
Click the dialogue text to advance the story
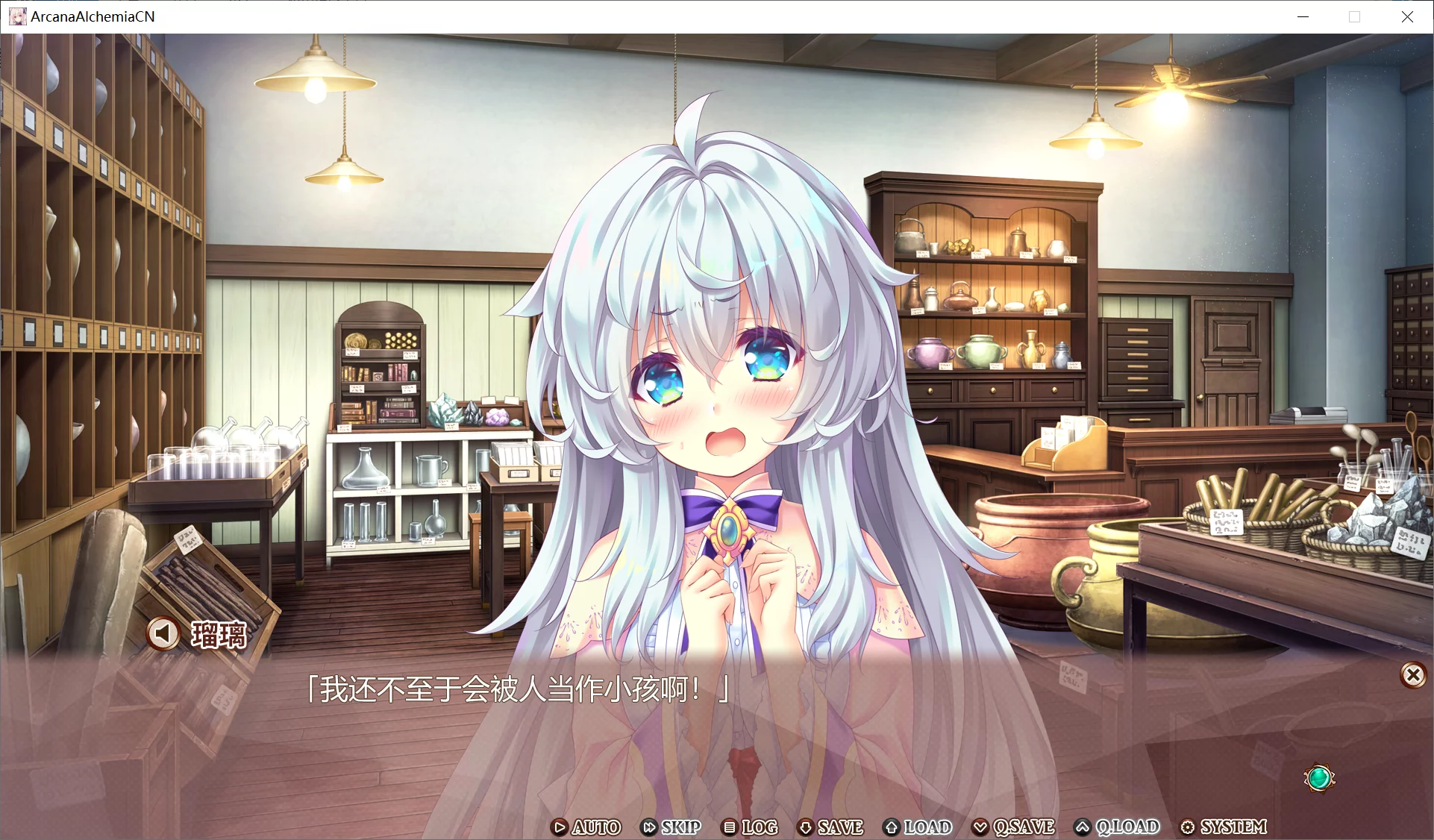pyautogui.click(x=519, y=691)
